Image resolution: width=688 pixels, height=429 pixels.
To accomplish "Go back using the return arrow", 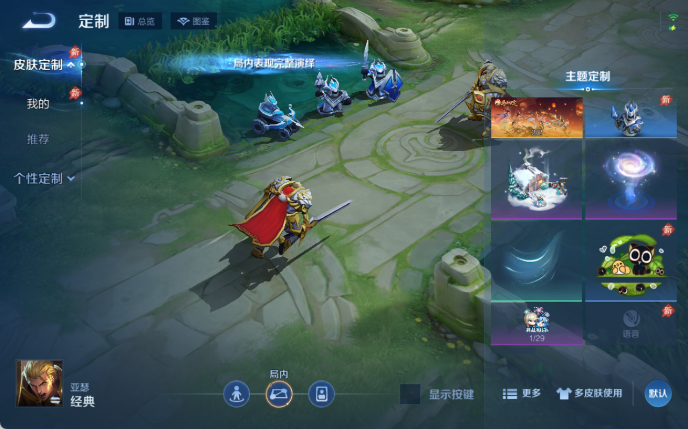I will [x=39, y=20].
